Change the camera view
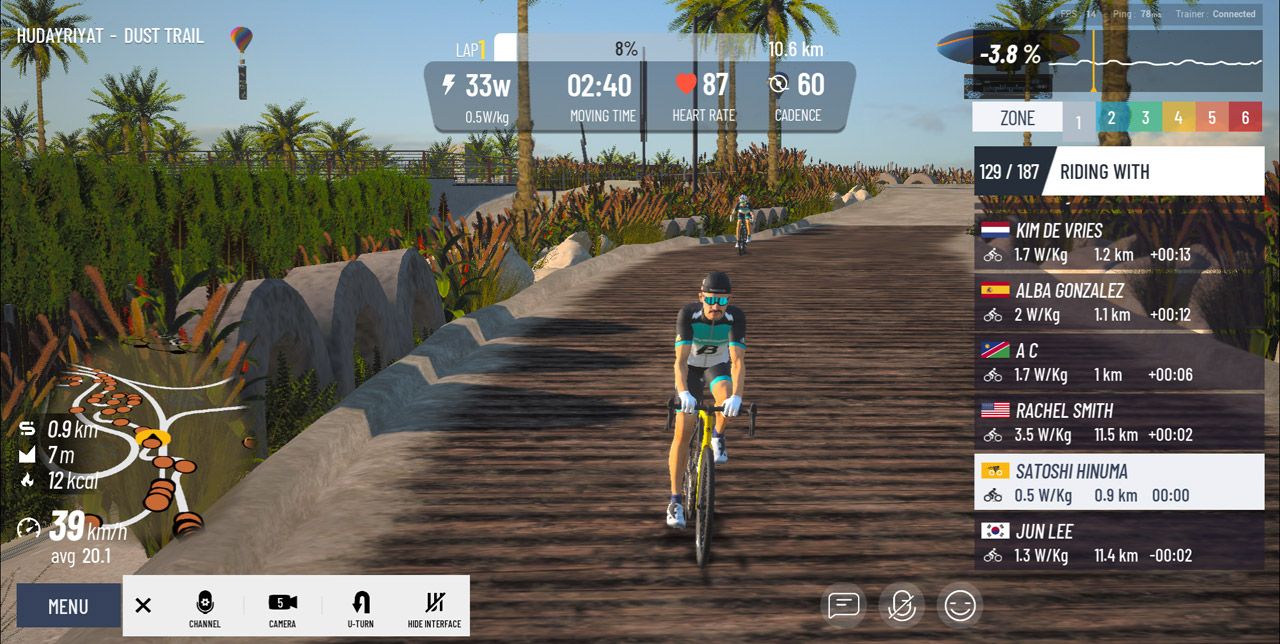This screenshot has height=644, width=1280. point(282,607)
